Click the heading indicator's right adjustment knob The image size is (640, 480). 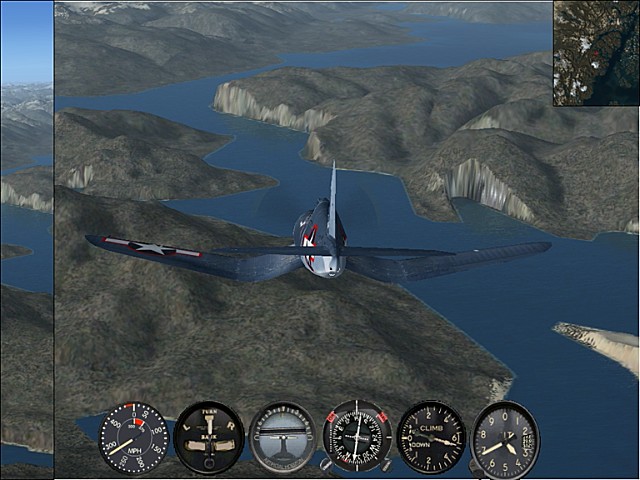tap(386, 465)
